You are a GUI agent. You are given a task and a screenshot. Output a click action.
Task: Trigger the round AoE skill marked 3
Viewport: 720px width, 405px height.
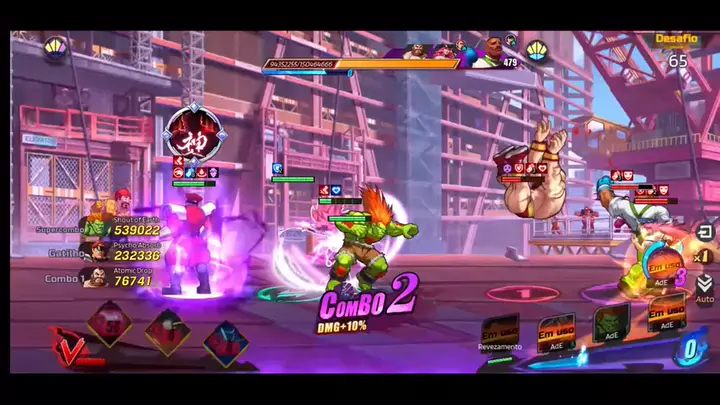point(665,270)
